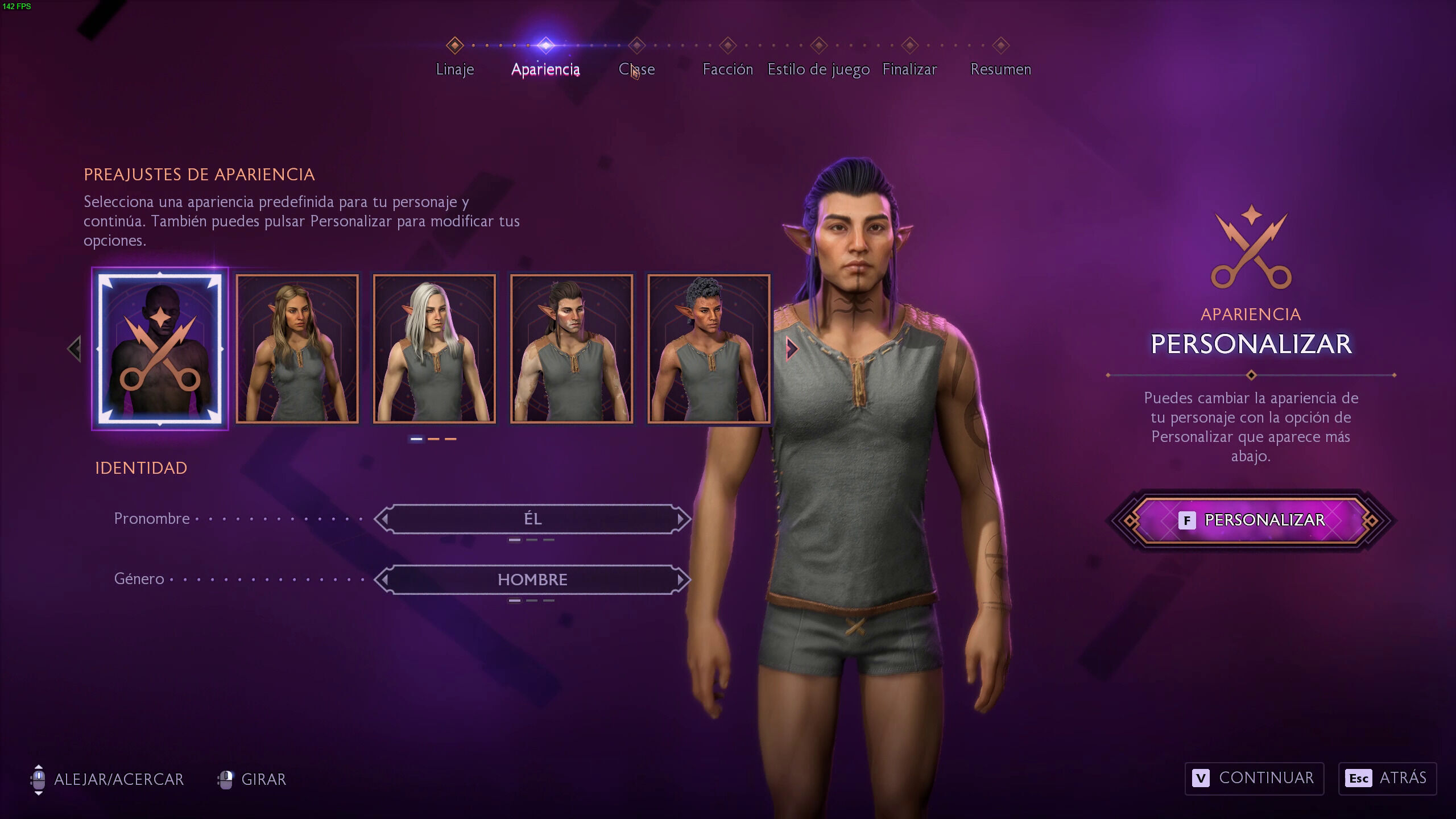Jump to the Estilo de juego step

click(818, 69)
